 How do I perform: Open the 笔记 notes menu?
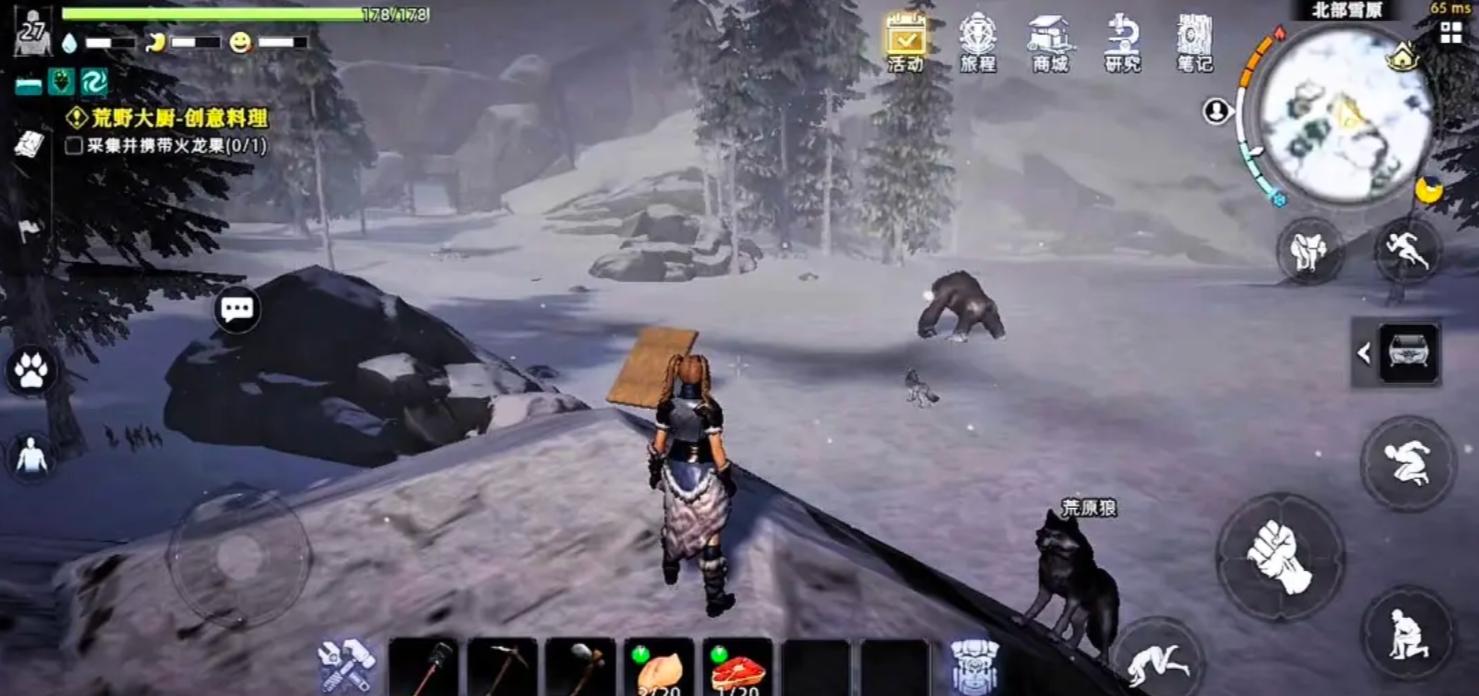pyautogui.click(x=1194, y=42)
